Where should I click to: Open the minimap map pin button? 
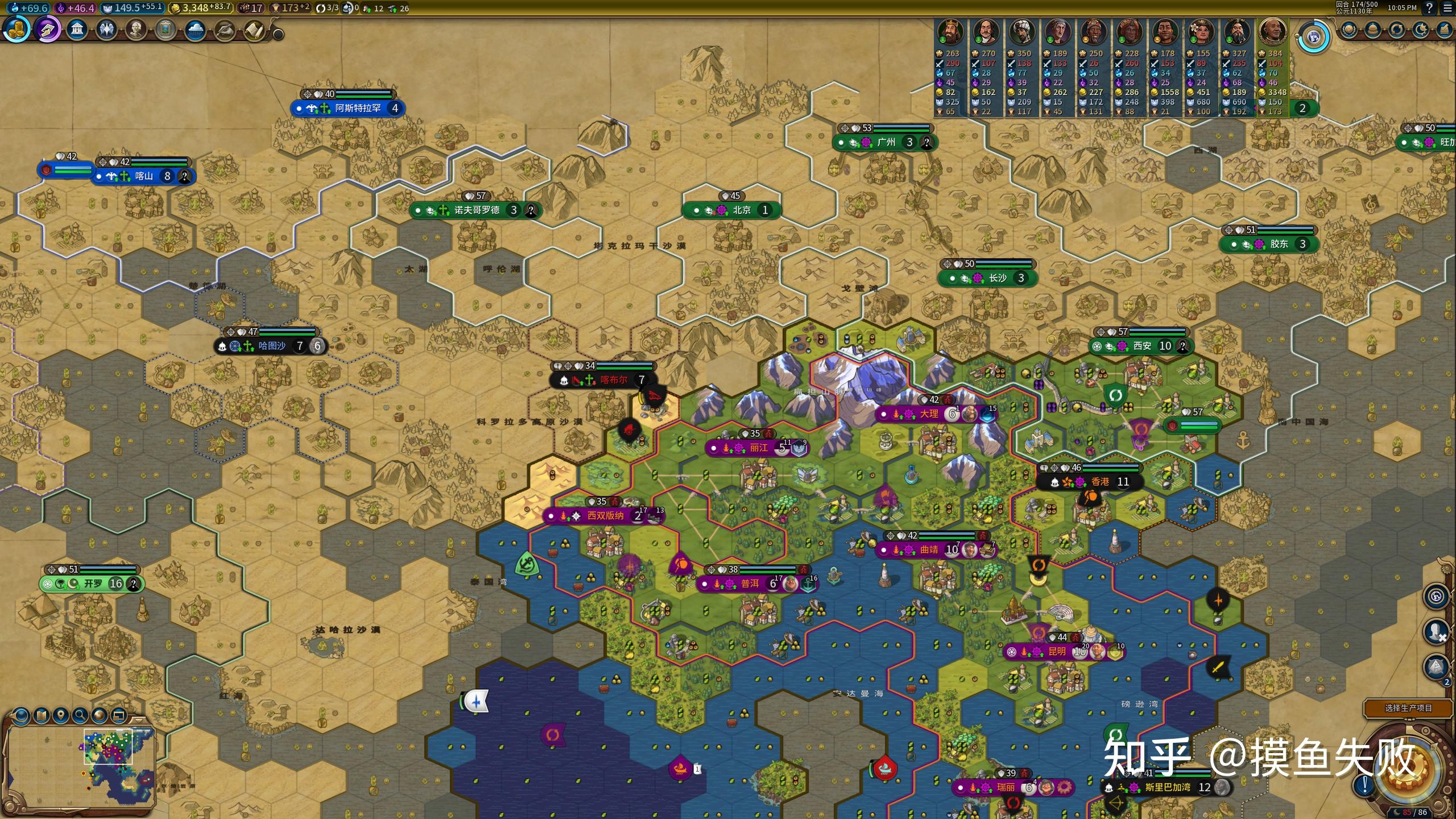[x=60, y=715]
